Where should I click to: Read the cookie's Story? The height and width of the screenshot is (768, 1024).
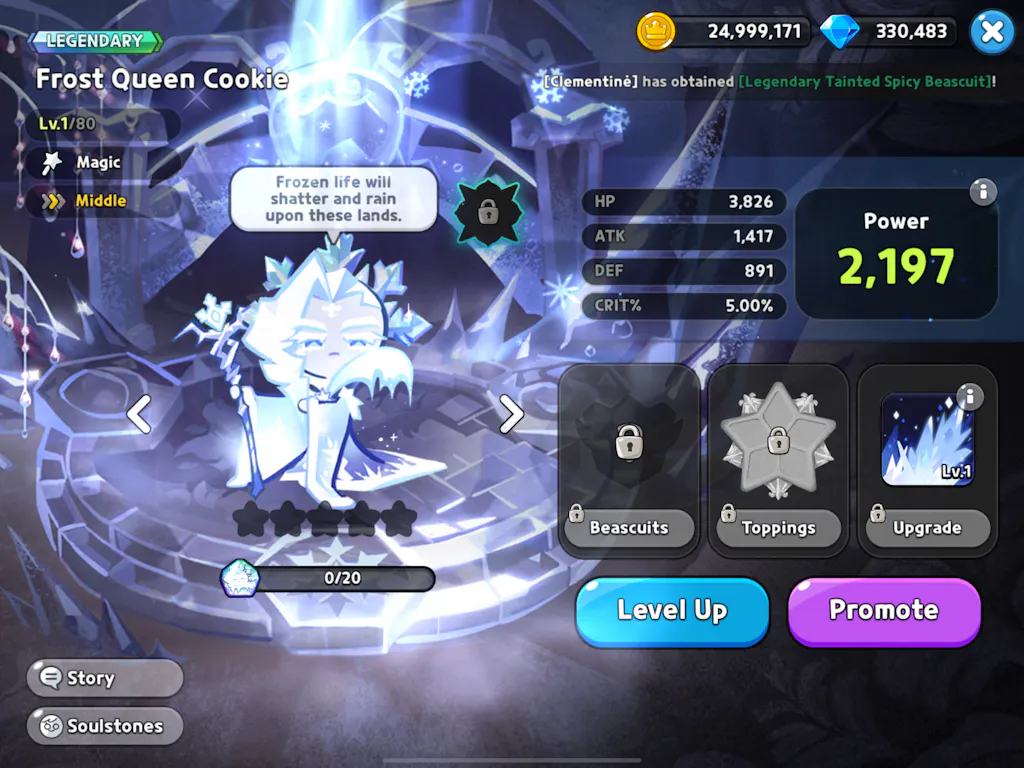[105, 678]
